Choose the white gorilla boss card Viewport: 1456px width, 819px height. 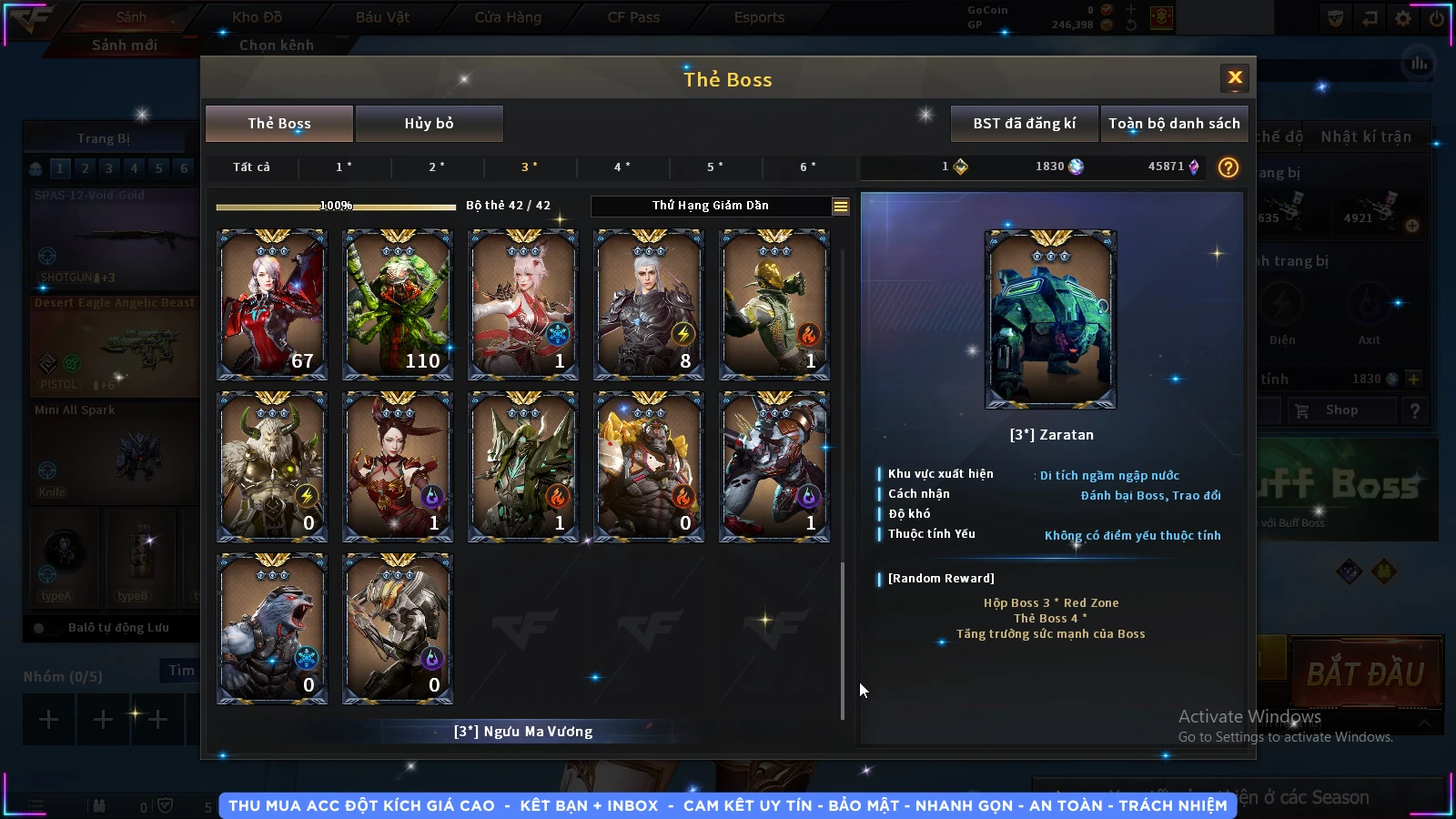(x=271, y=629)
